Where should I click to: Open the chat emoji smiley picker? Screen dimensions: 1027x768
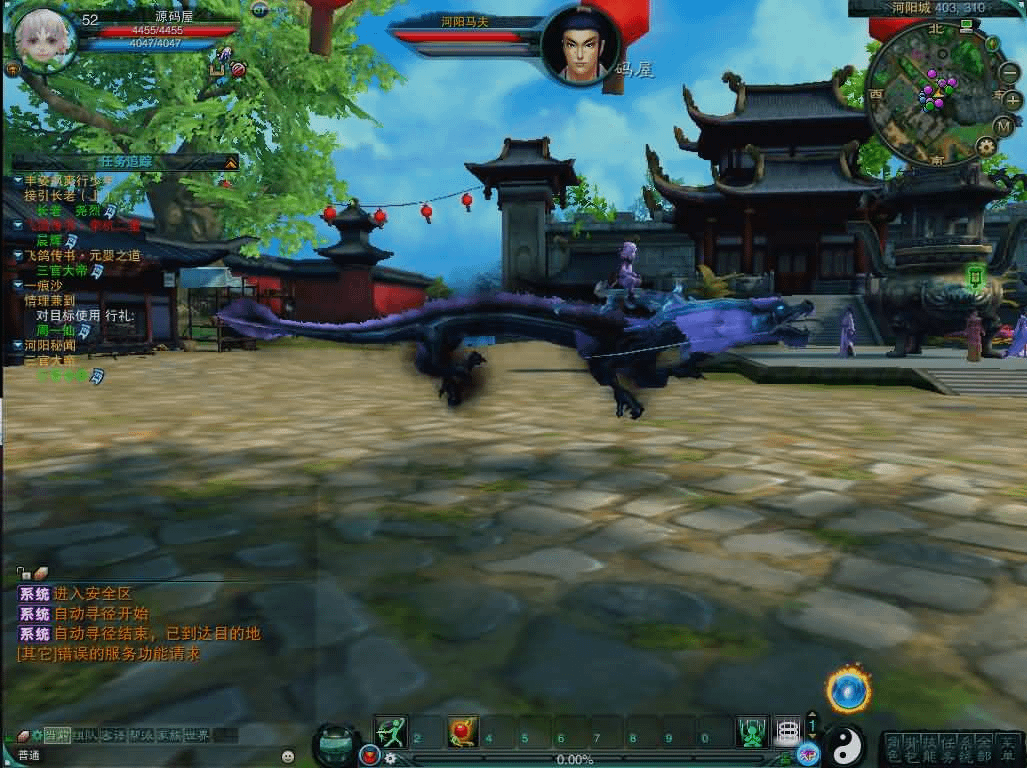pos(288,756)
